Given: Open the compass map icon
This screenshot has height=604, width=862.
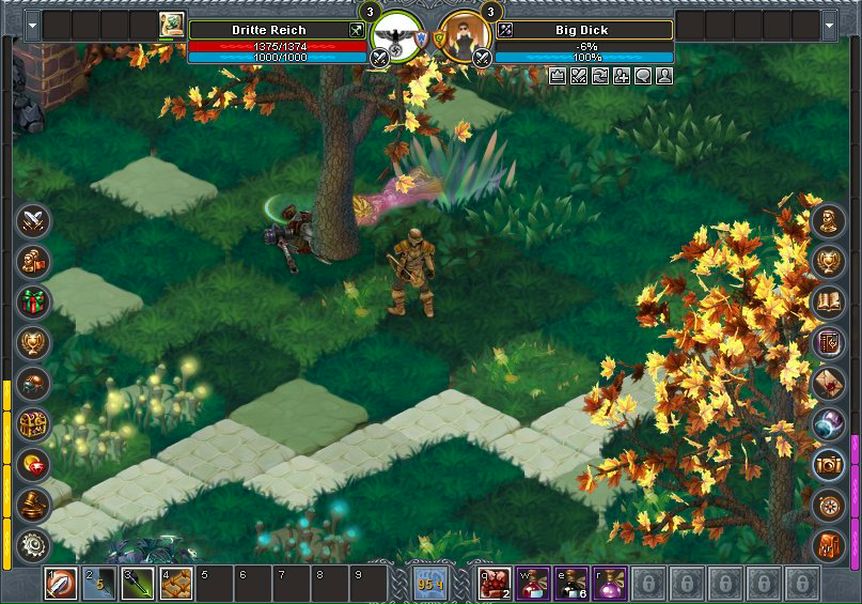Looking at the screenshot, I should tap(828, 505).
